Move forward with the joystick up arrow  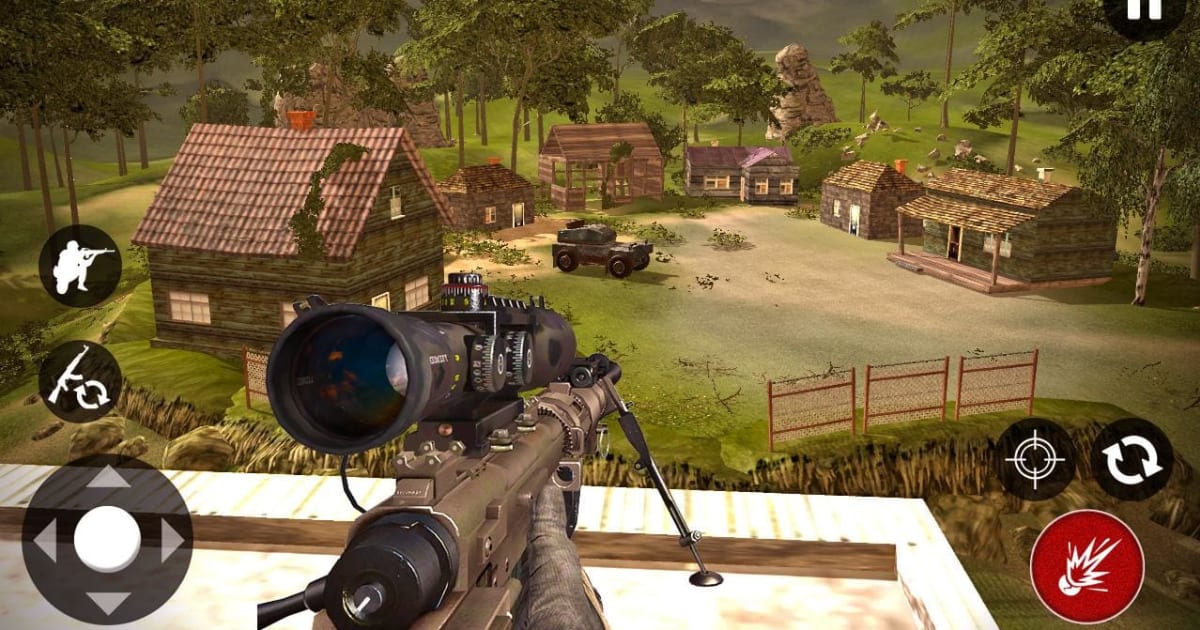(107, 477)
